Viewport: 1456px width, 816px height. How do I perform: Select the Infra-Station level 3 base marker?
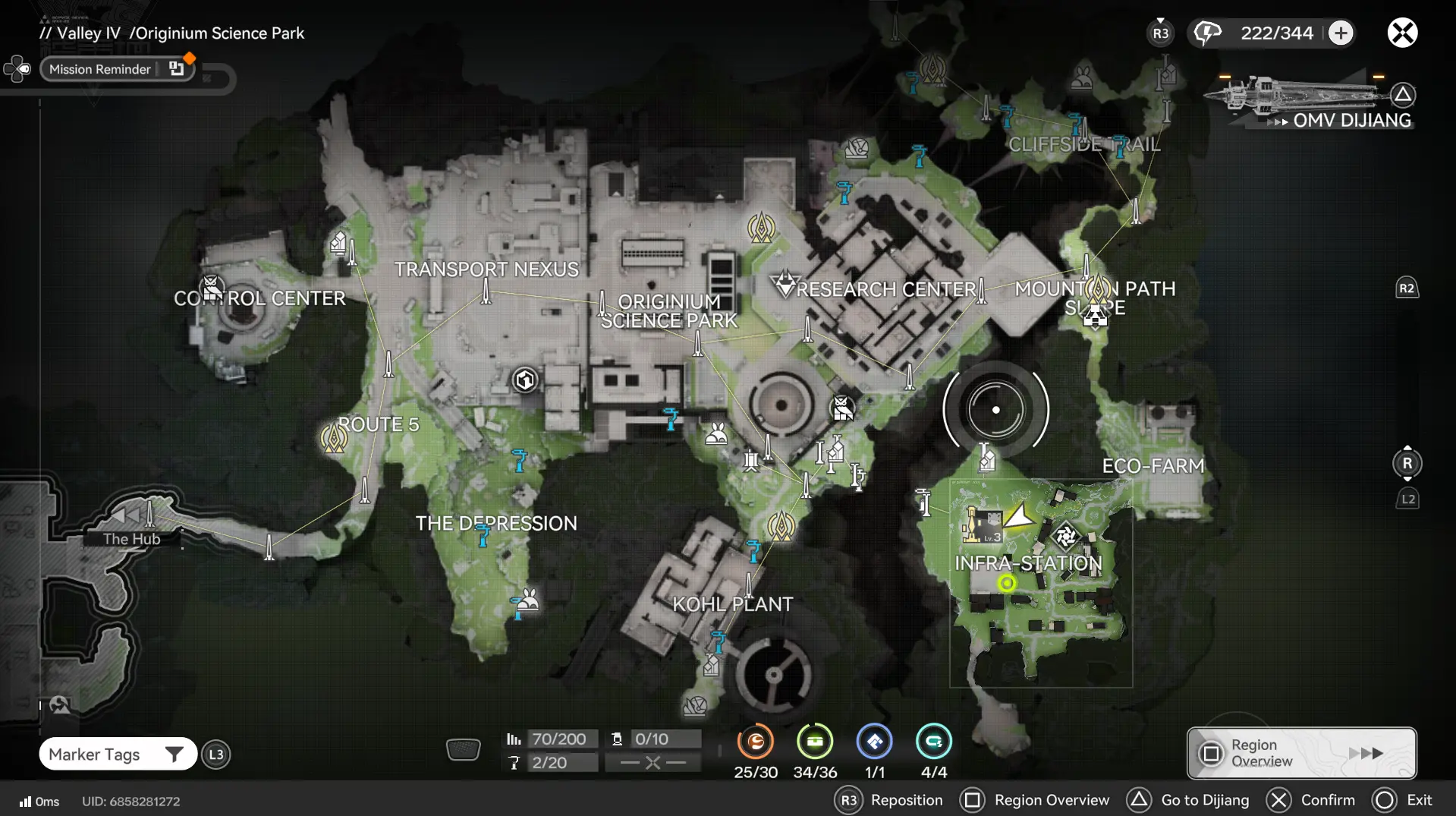983,525
